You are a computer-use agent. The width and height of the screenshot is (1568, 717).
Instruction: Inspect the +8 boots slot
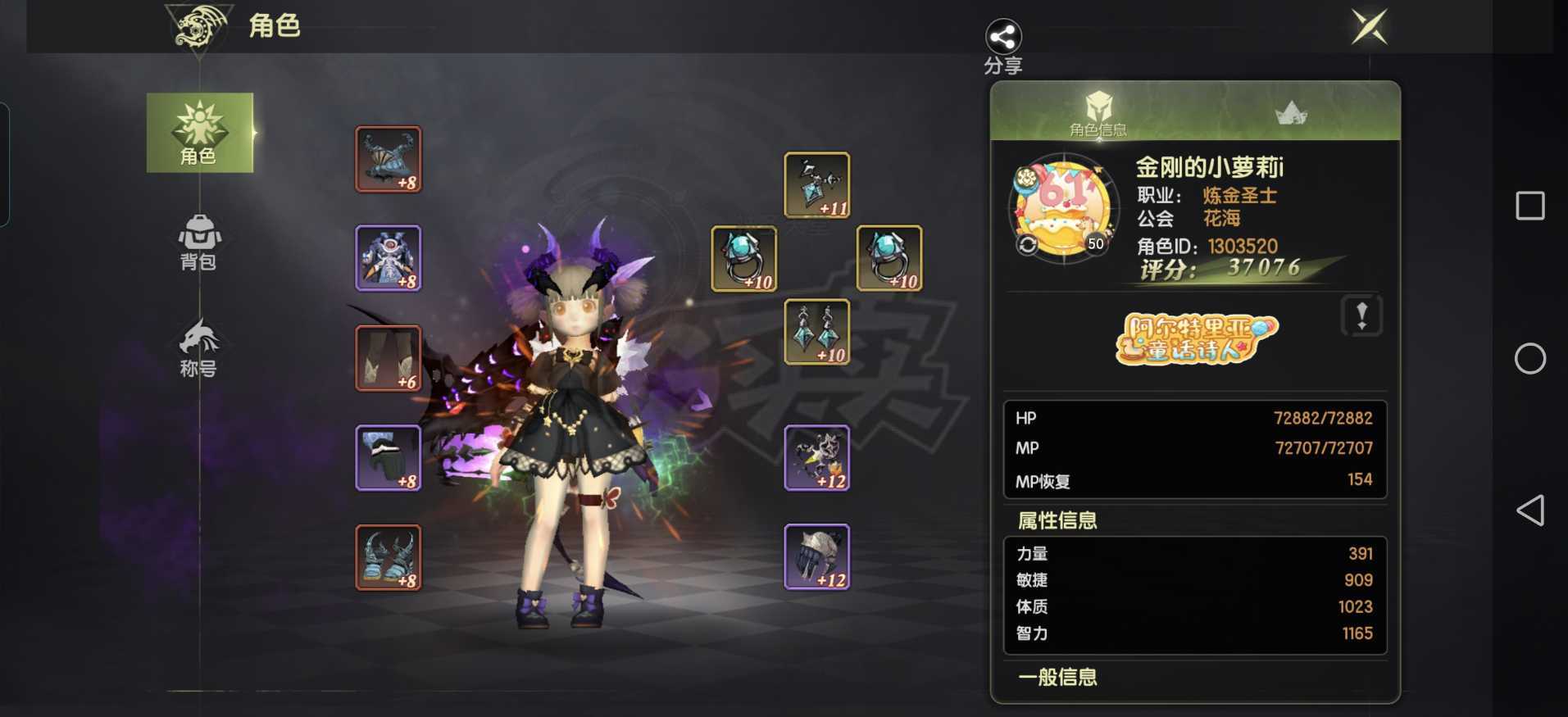(389, 558)
